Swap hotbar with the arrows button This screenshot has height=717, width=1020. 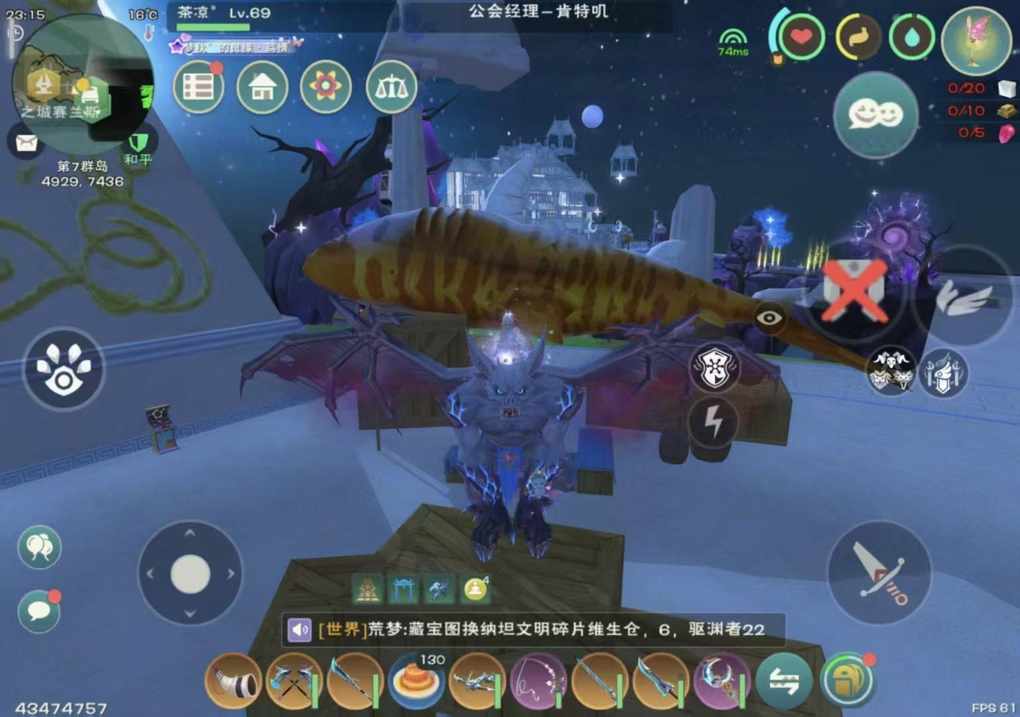point(783,682)
